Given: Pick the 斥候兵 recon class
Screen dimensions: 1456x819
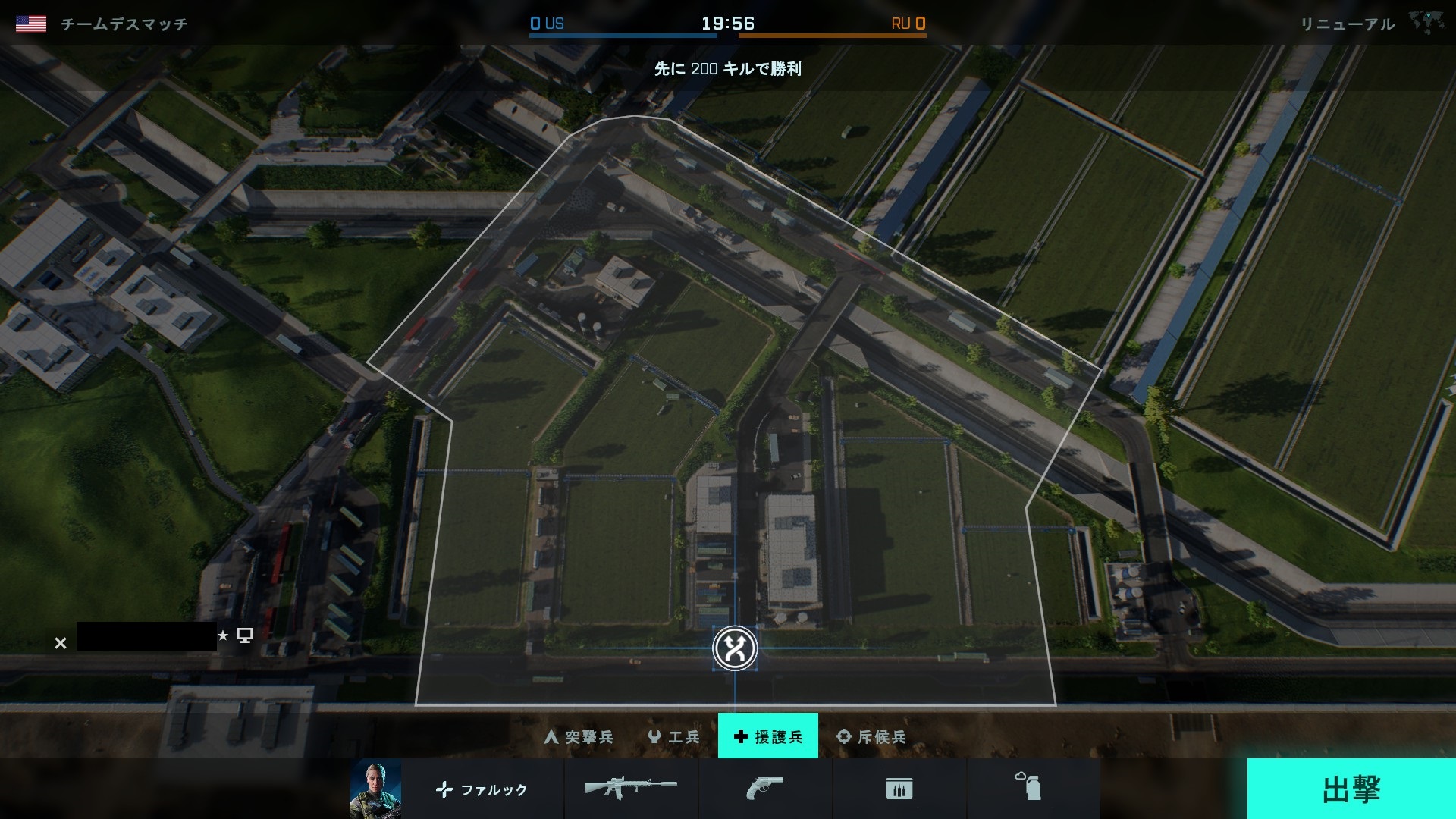Looking at the screenshot, I should point(871,736).
